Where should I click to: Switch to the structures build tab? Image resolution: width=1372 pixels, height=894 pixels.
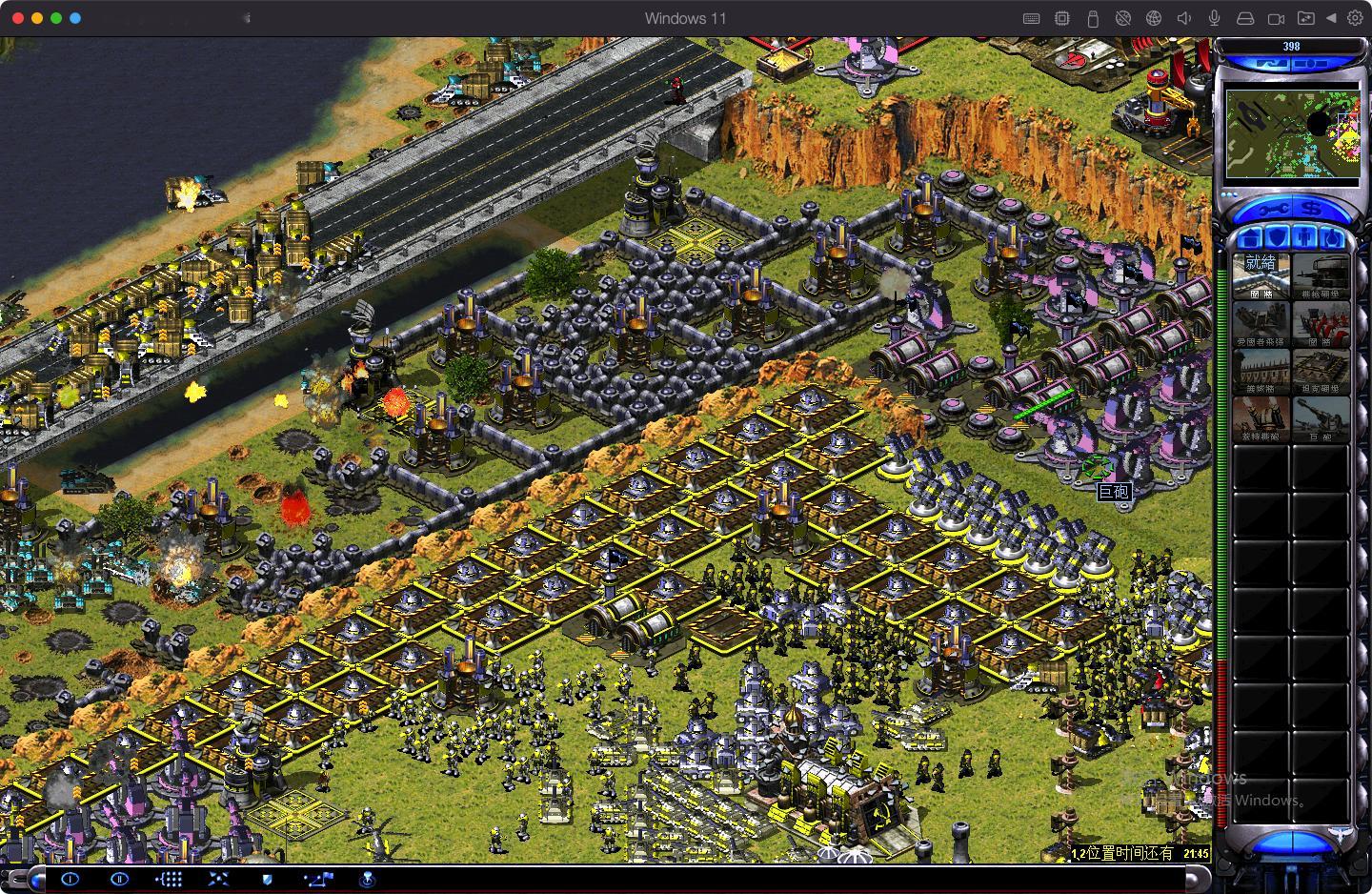click(x=1251, y=237)
